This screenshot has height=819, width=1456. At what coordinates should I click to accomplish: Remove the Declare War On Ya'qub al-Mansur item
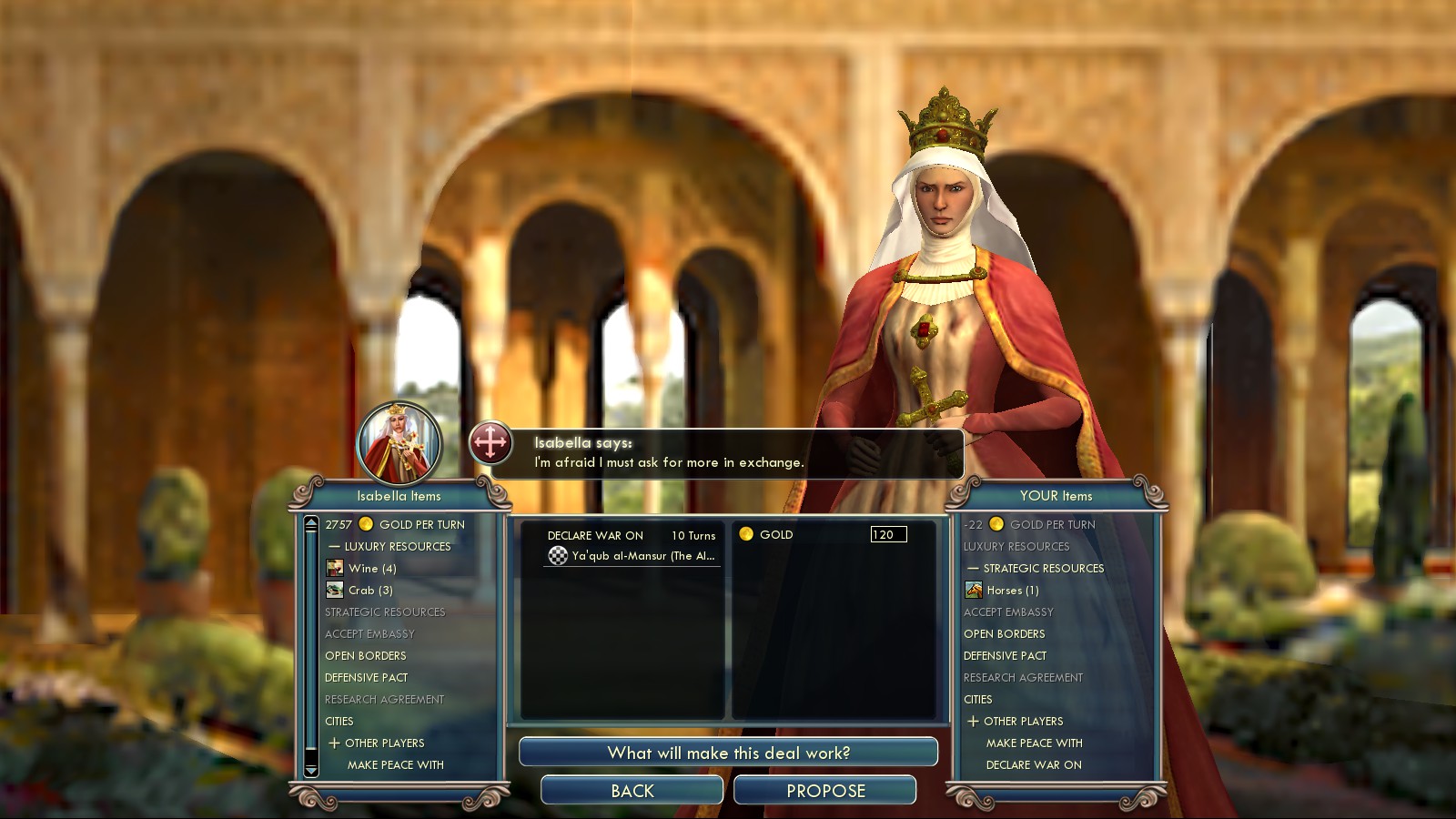click(632, 546)
